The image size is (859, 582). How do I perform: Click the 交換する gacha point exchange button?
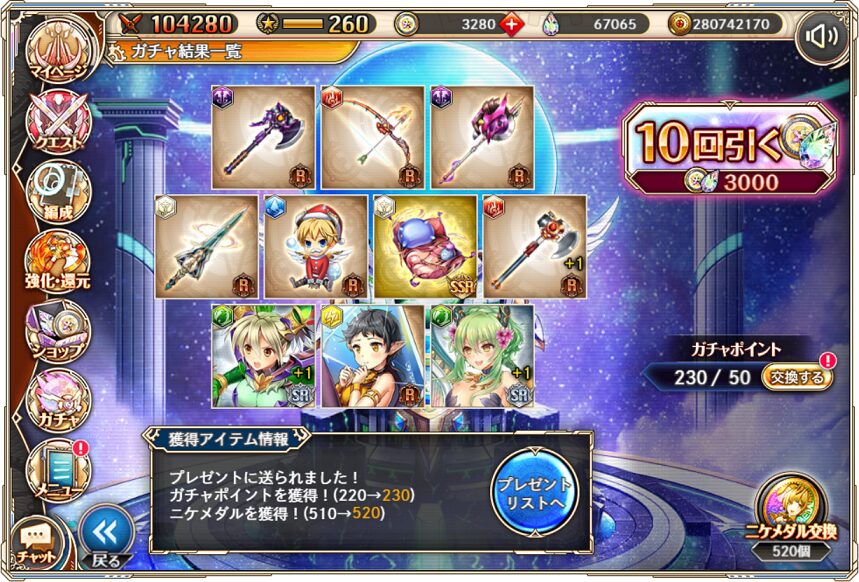pos(796,377)
